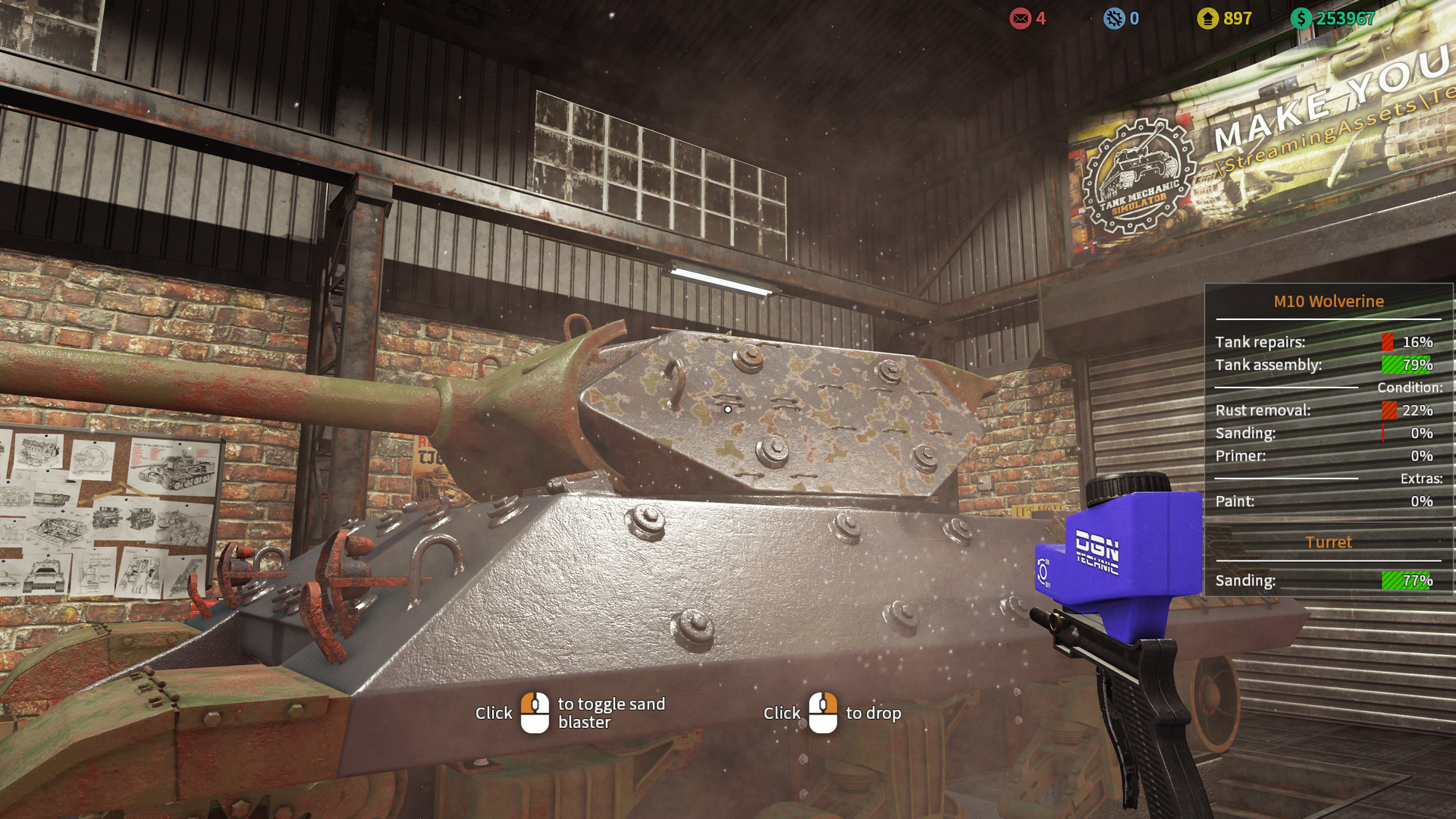Toggle drop to release the sand blaster
The width and height of the screenshot is (1456, 819).
[824, 712]
